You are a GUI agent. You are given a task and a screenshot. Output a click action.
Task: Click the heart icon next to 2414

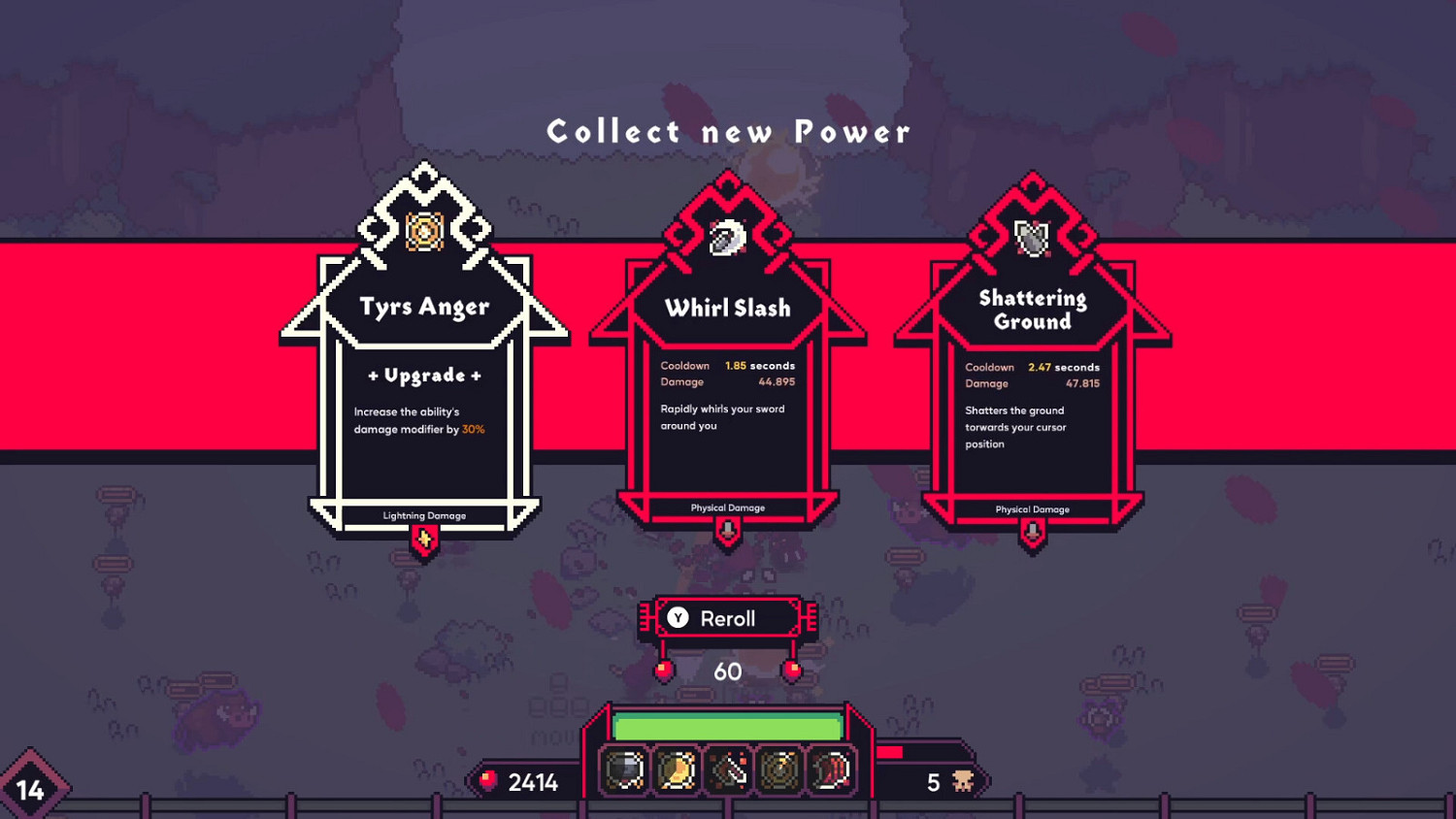tap(488, 778)
